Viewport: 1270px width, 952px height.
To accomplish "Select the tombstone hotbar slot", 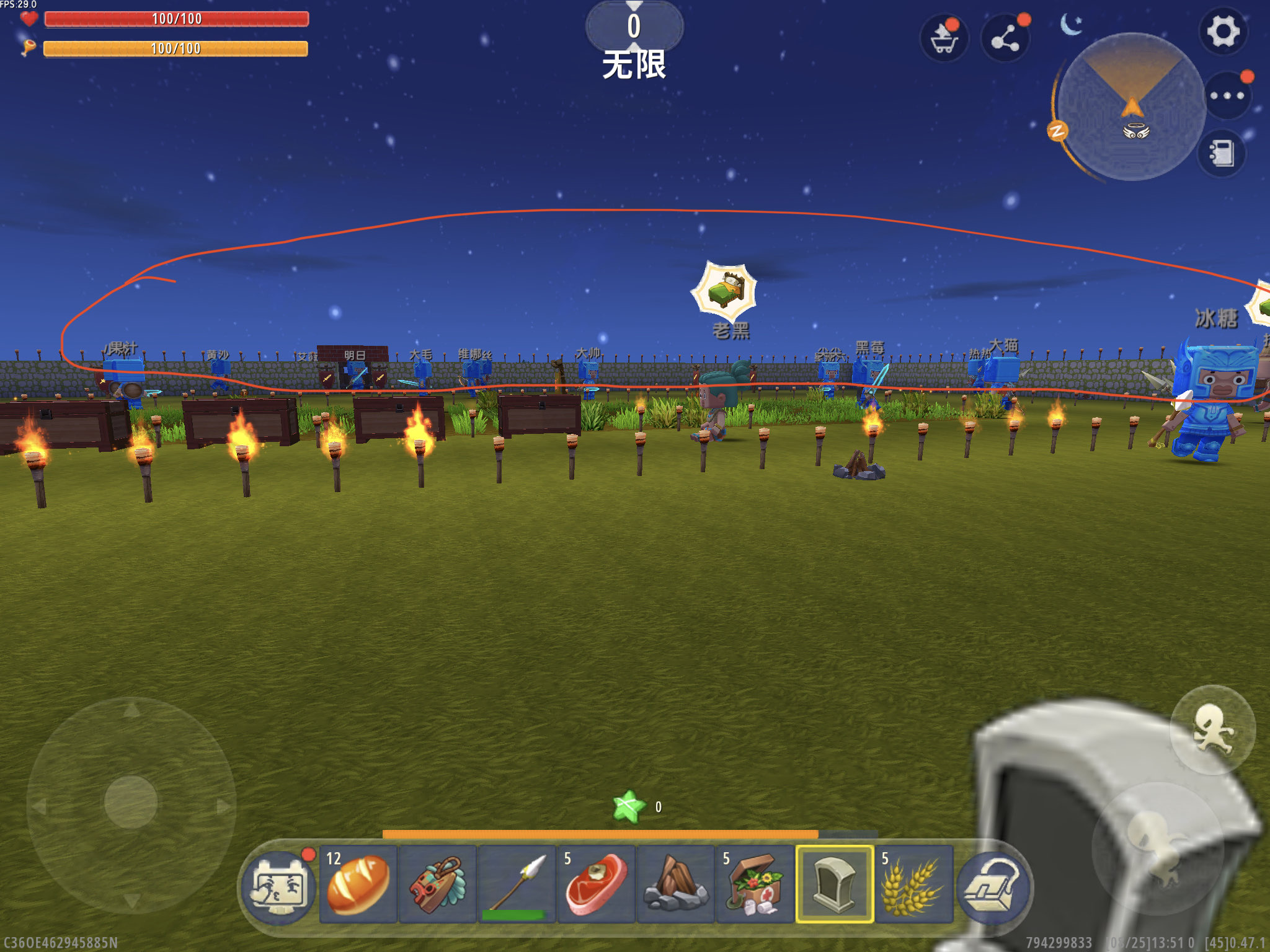I will [835, 884].
